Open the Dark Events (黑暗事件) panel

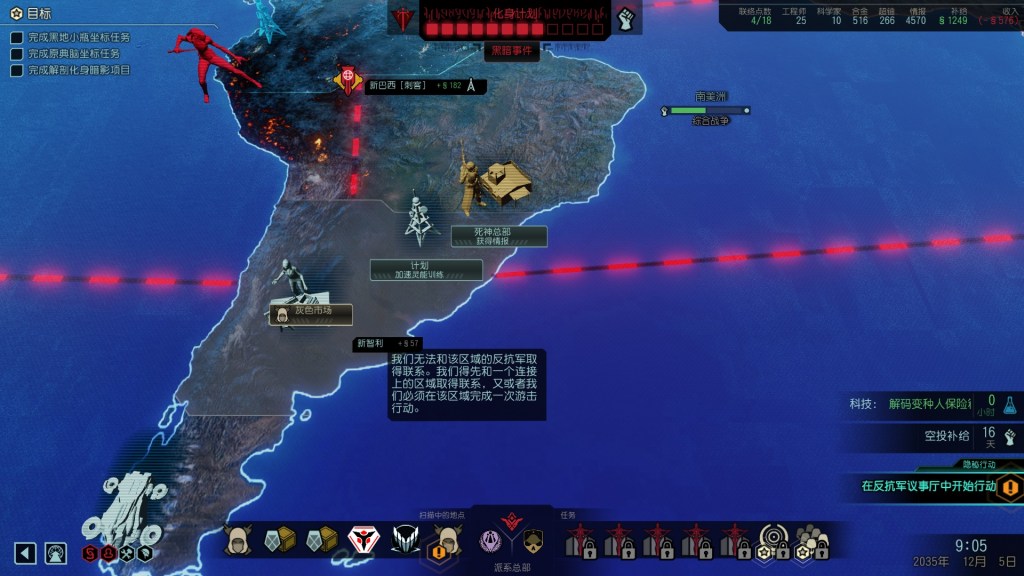pos(511,50)
